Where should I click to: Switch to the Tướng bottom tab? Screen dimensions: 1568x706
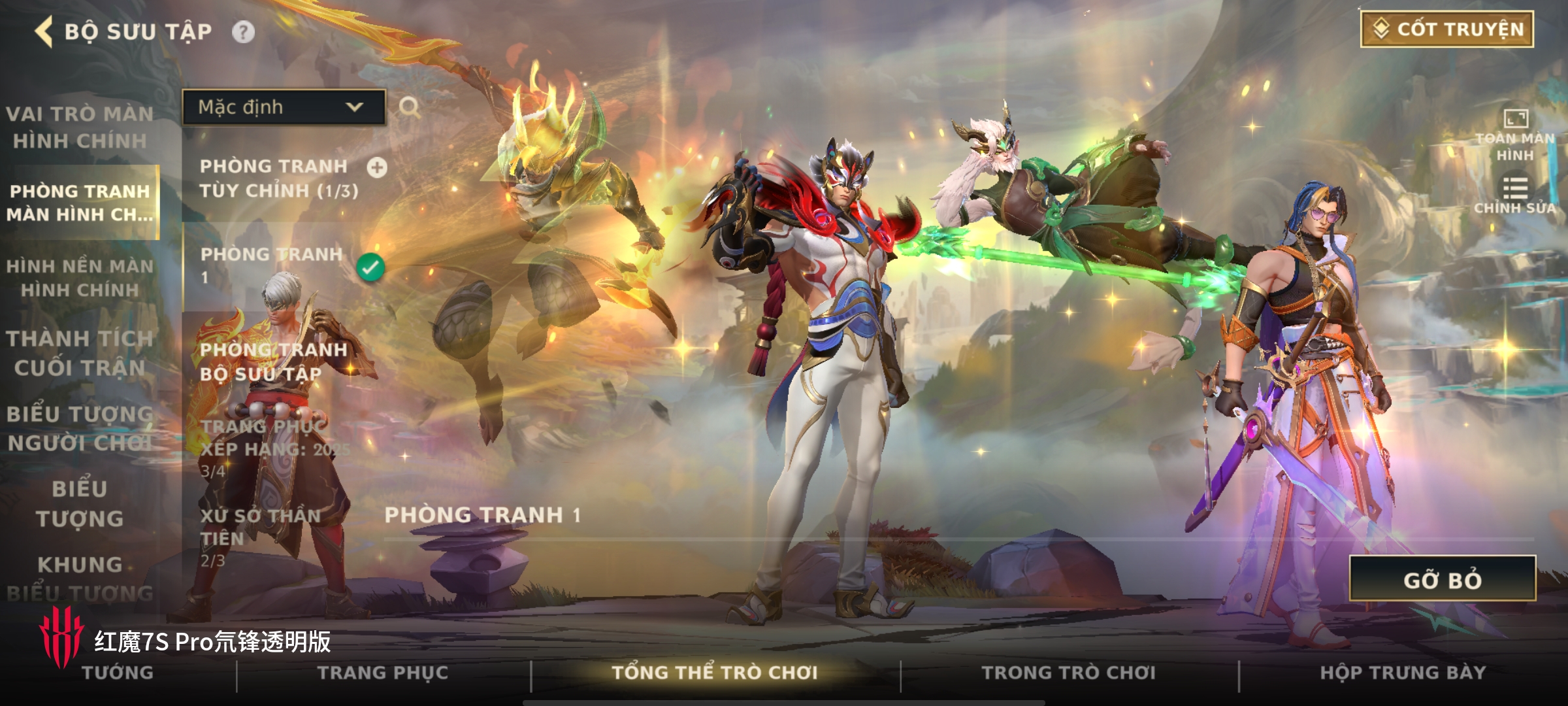[x=118, y=673]
